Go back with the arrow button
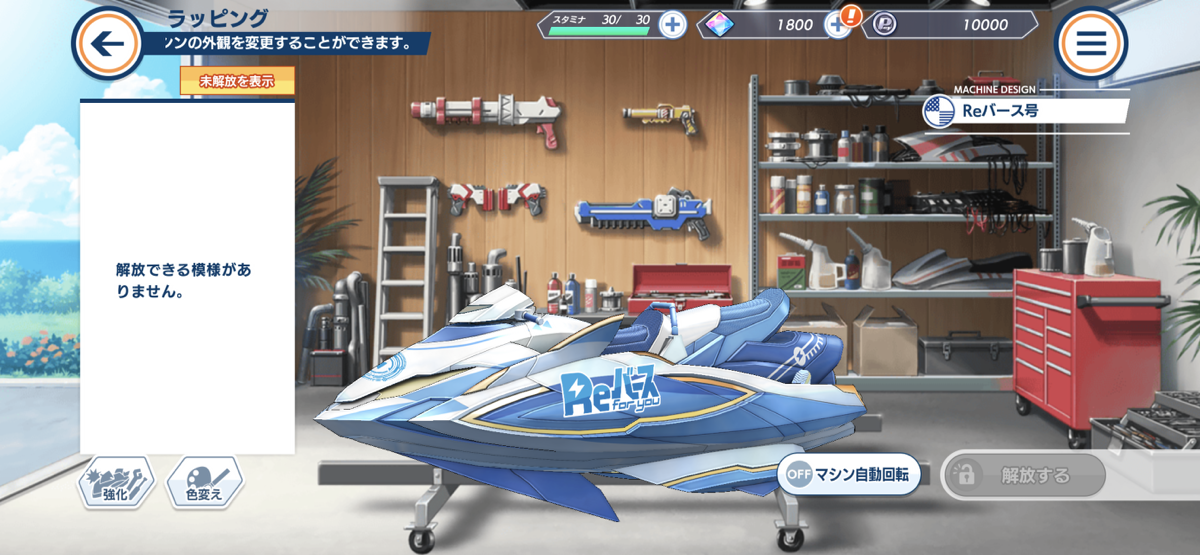The image size is (1200, 555). pos(107,43)
